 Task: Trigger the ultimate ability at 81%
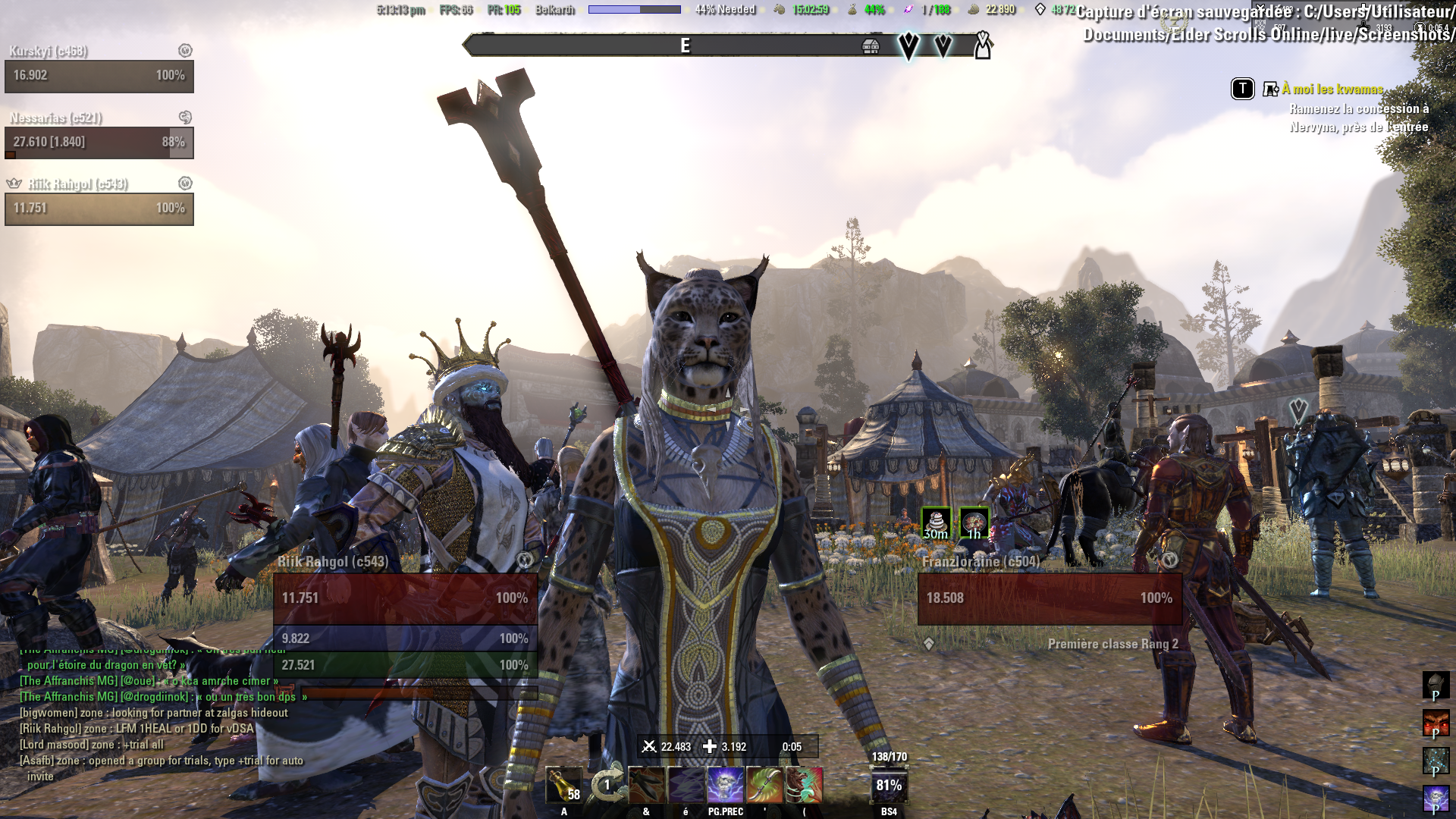coord(889,786)
